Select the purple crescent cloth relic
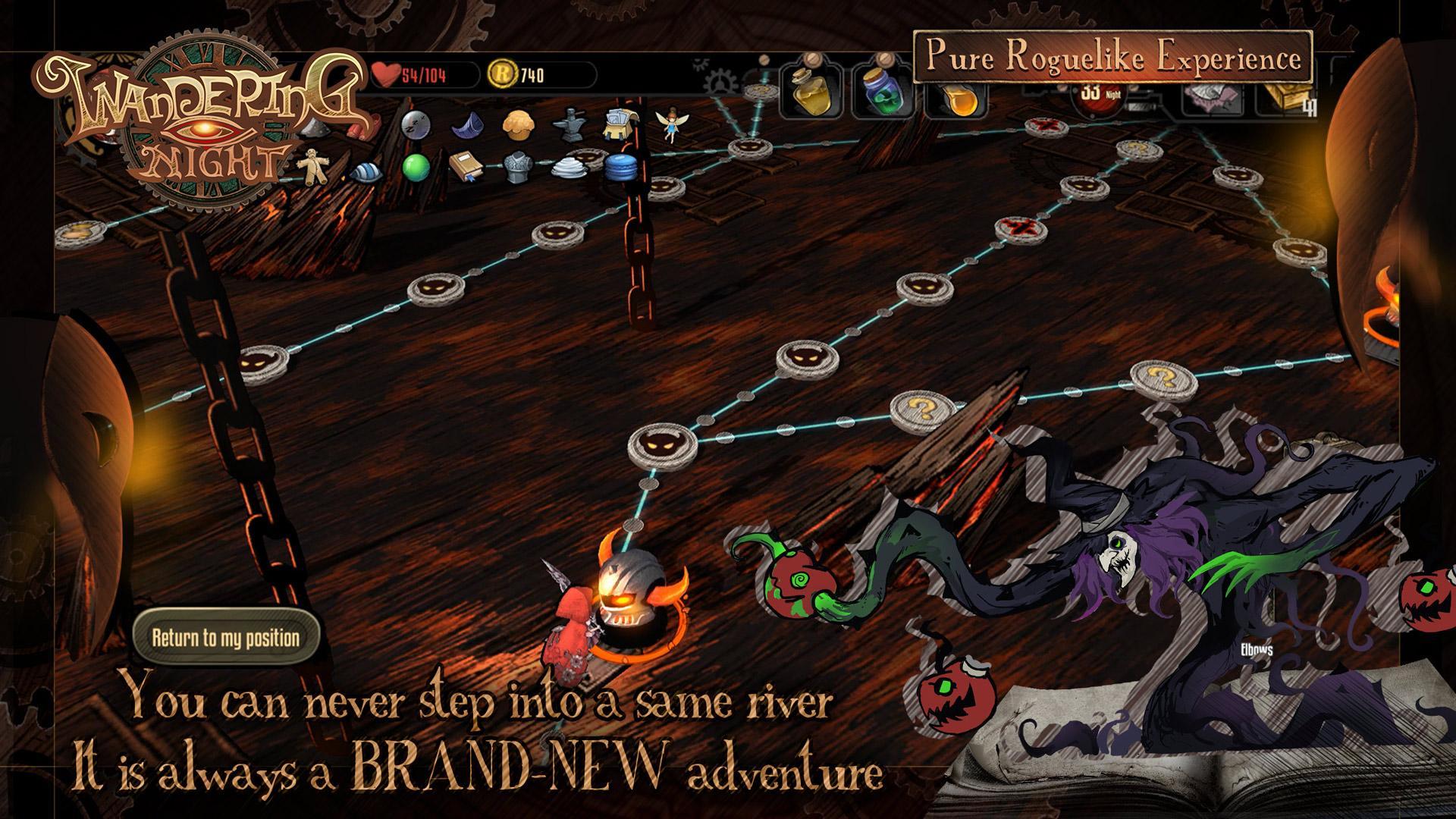 (x=466, y=125)
